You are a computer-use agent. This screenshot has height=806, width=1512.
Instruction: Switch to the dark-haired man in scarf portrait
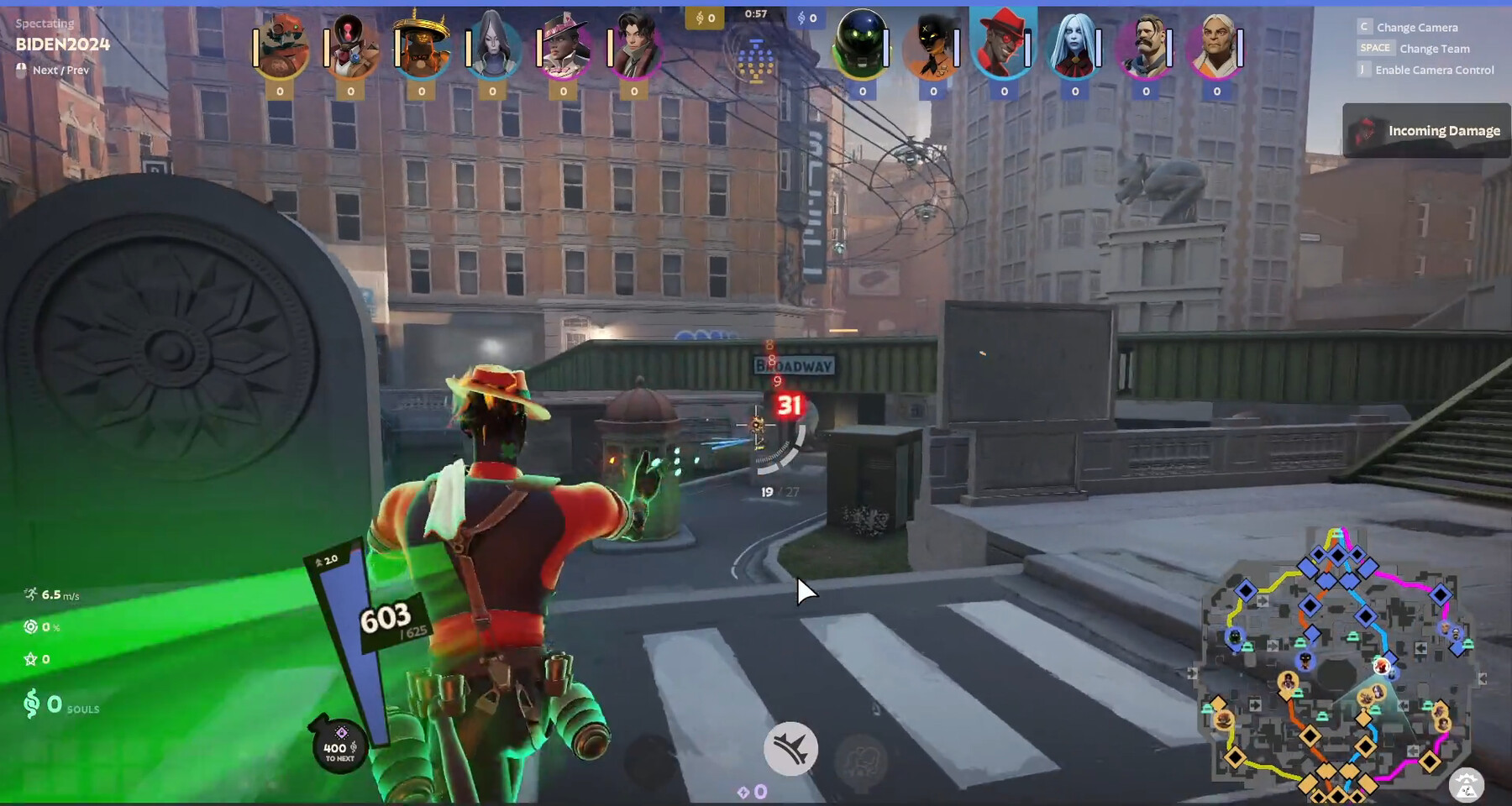pyautogui.click(x=634, y=46)
